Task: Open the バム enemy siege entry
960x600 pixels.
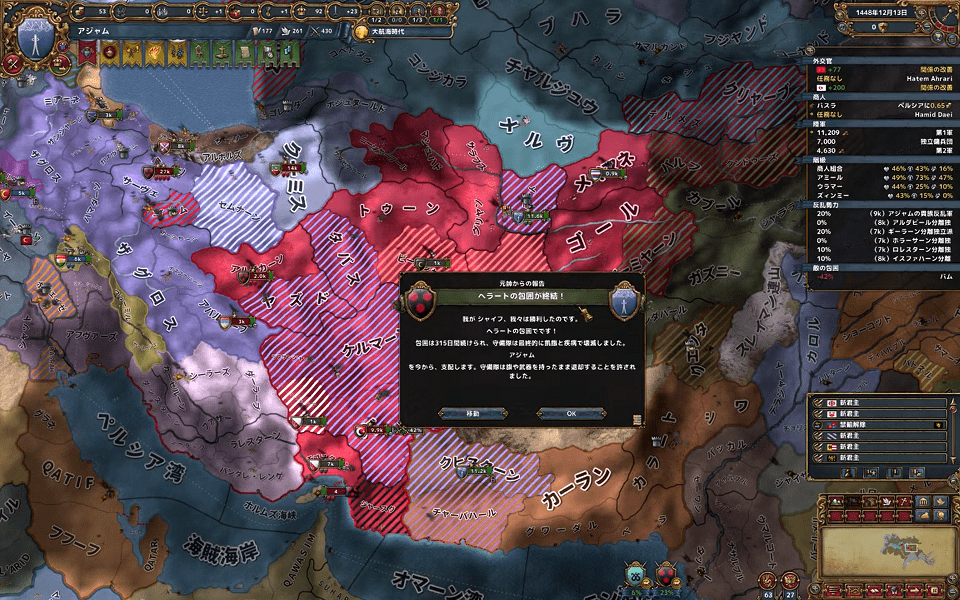Action: point(880,276)
